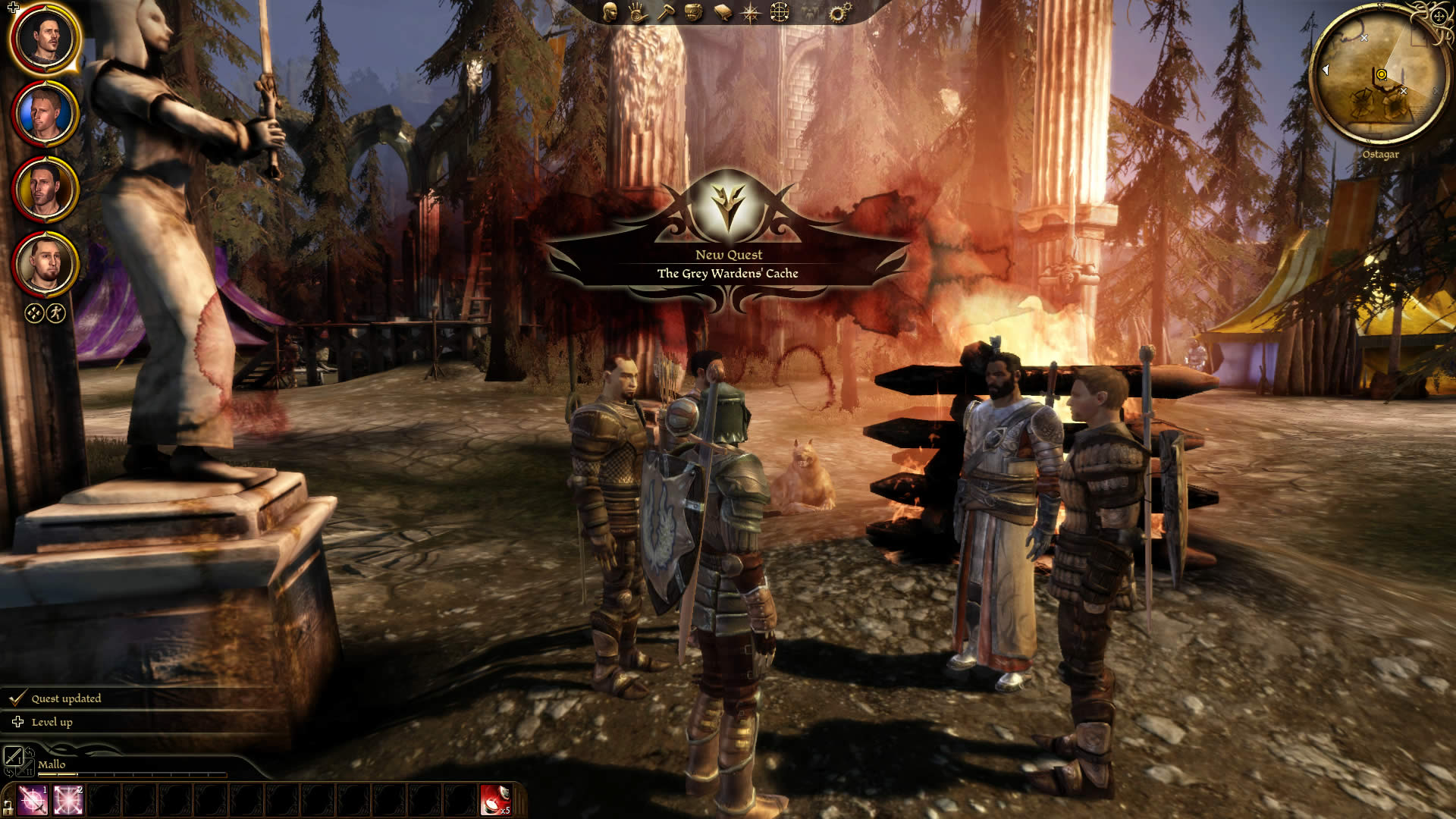Select the party portrait with blue background
Screen dimensions: 1456x819
[x=45, y=114]
